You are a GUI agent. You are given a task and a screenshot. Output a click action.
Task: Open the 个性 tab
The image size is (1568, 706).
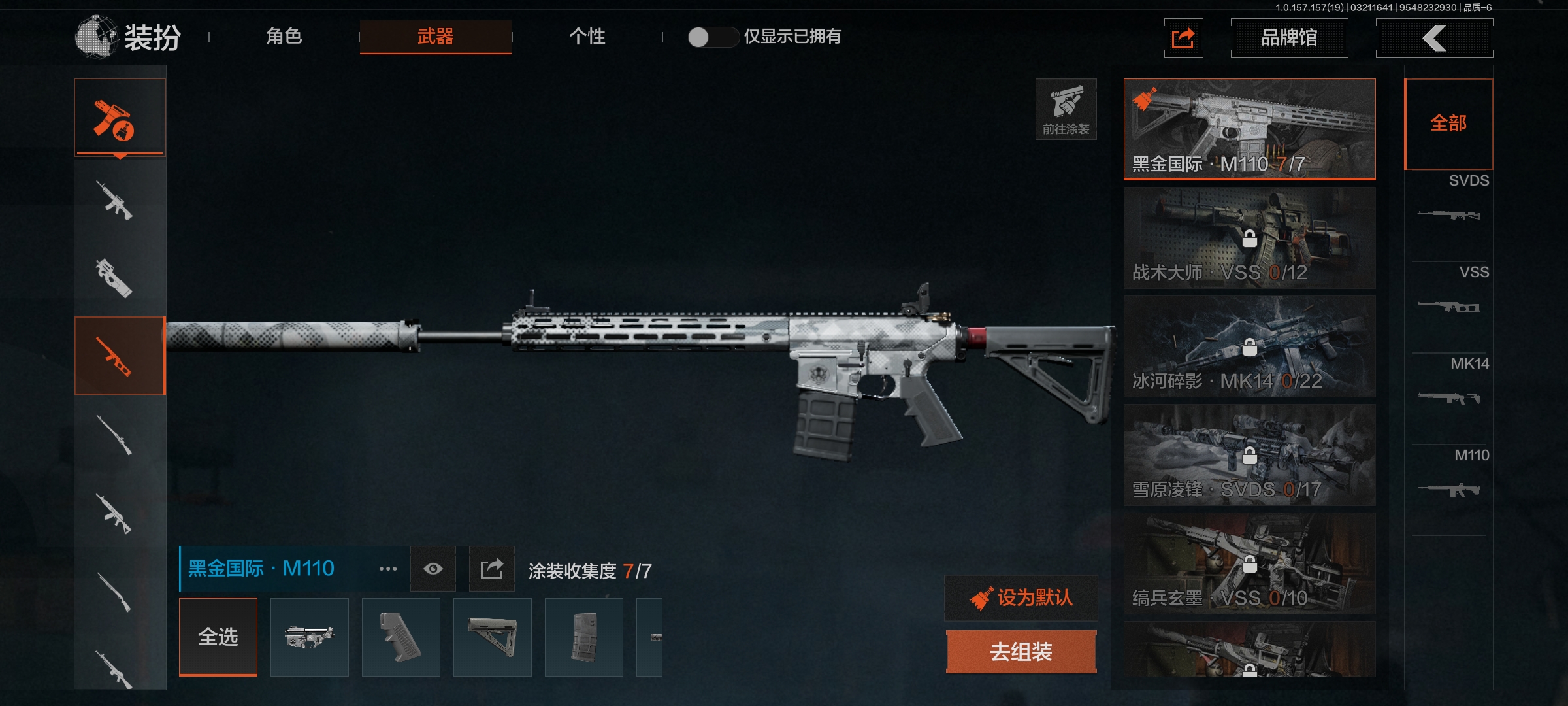coord(587,37)
